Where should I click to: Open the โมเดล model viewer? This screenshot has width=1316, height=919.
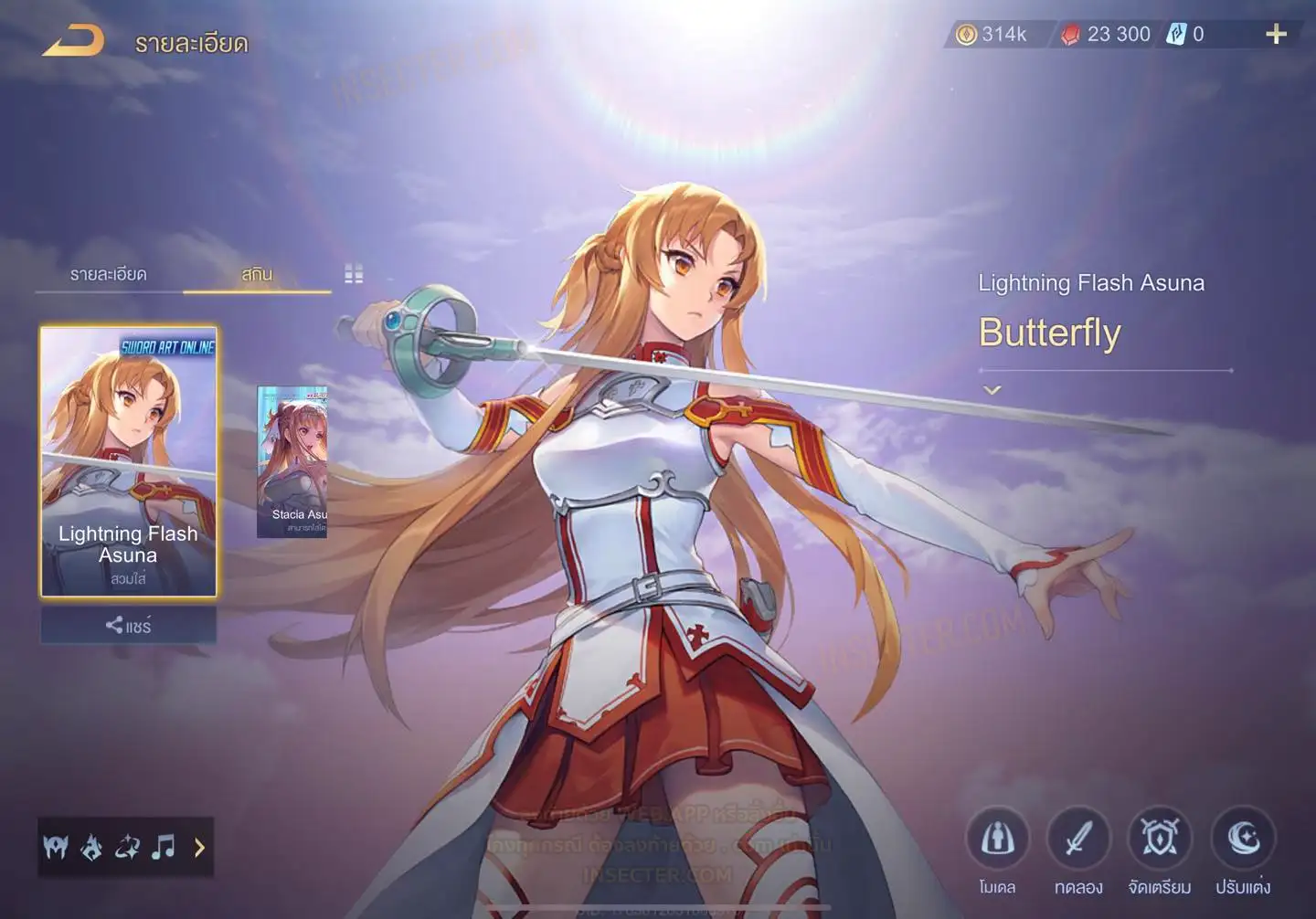point(997,839)
